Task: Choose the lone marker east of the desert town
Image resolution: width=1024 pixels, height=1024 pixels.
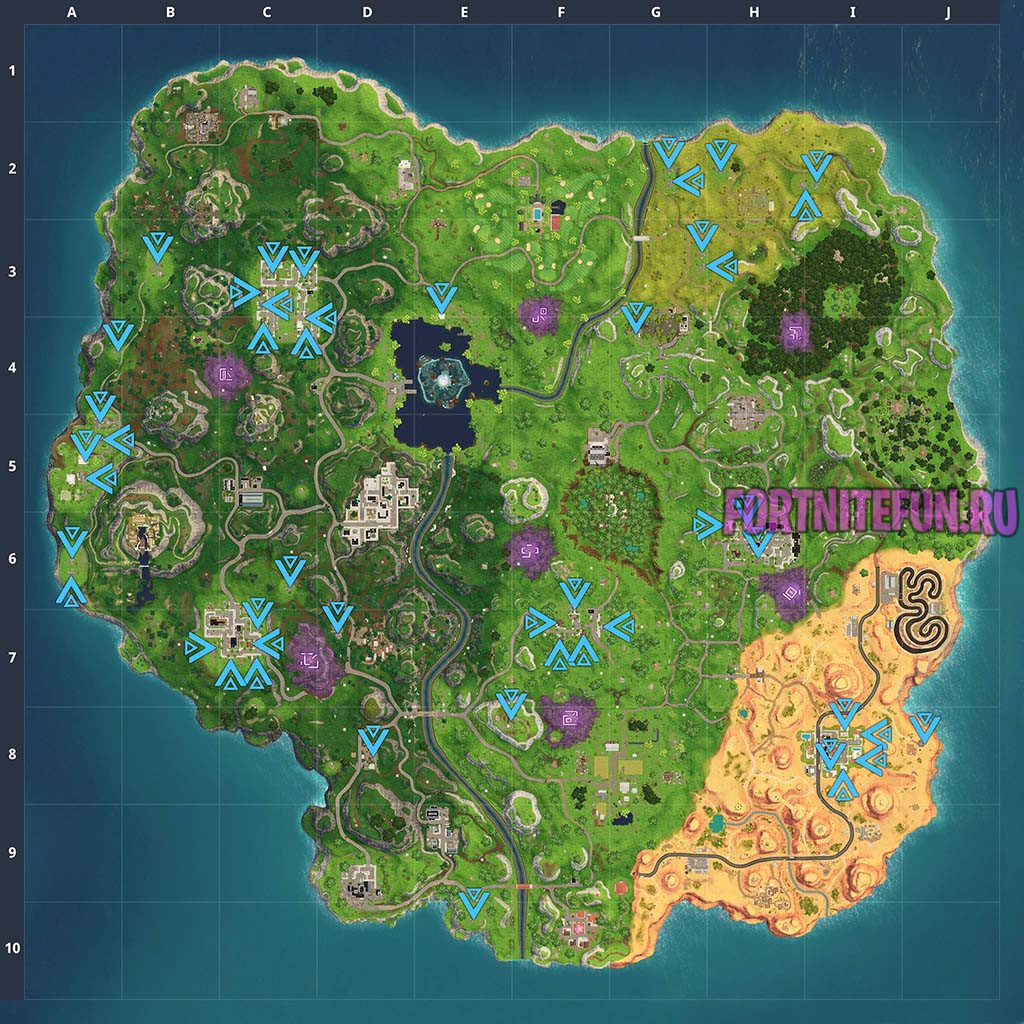Action: pyautogui.click(x=925, y=726)
